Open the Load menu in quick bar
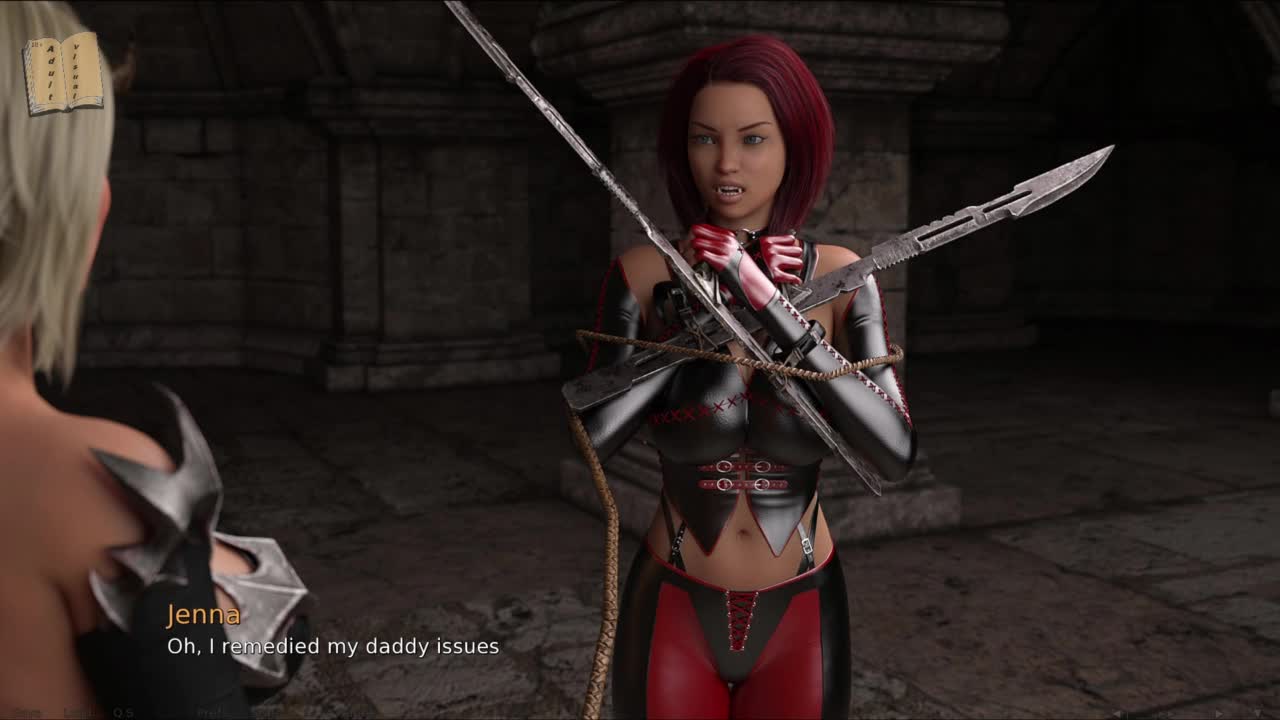The image size is (1280, 720). pyautogui.click(x=77, y=712)
